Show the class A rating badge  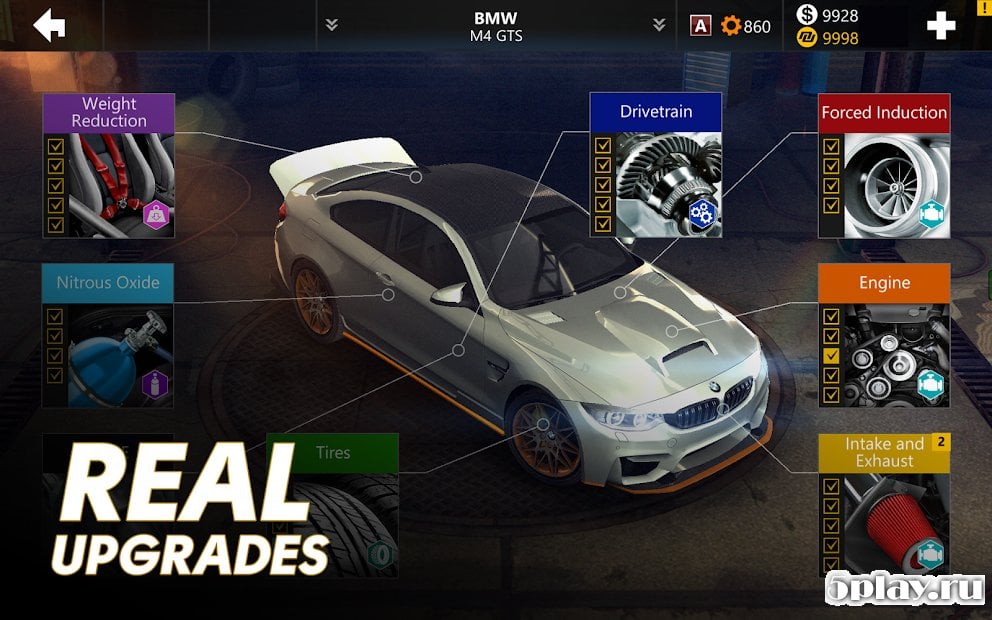701,26
